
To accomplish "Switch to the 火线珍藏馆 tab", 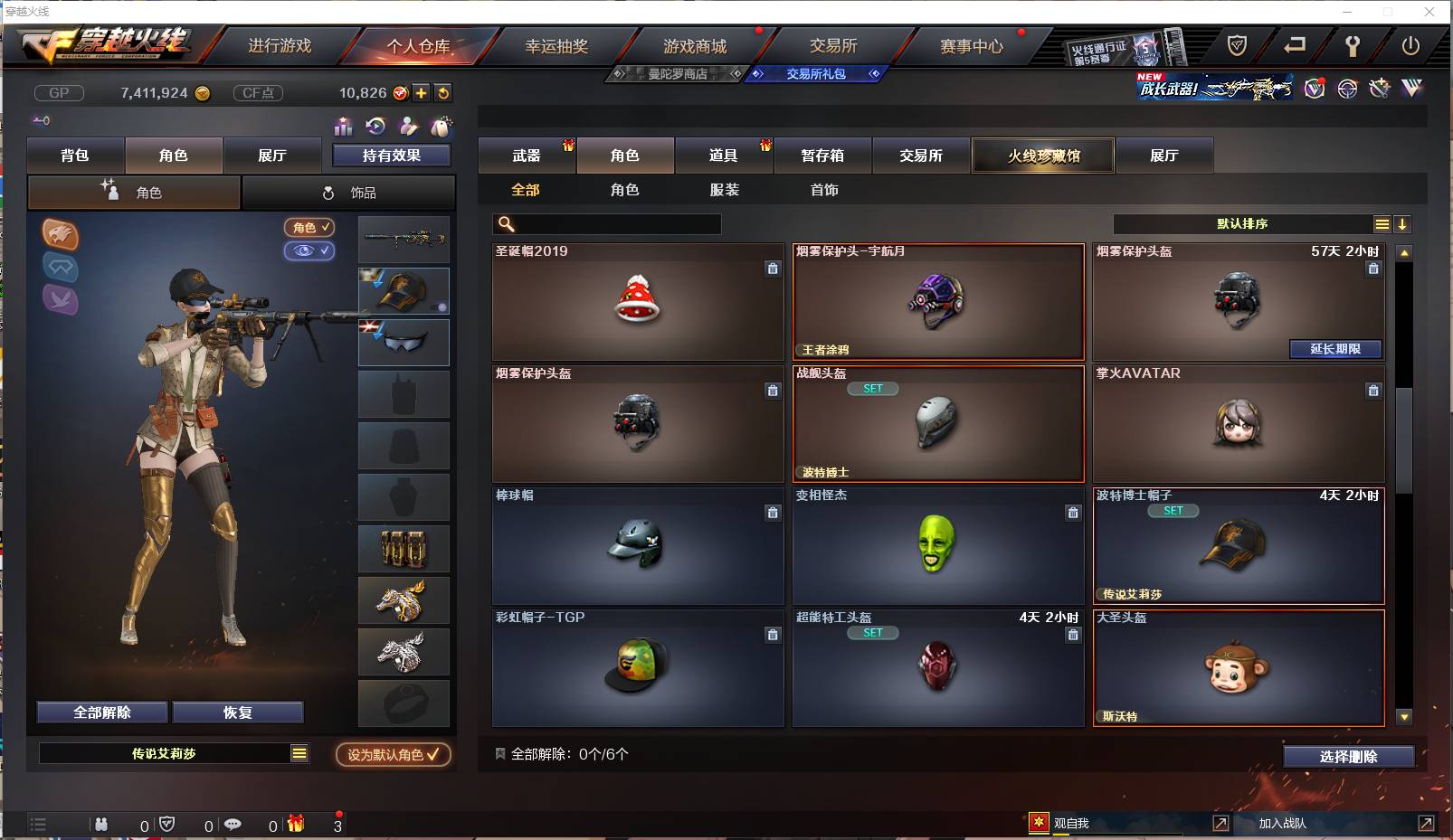I will coord(1042,156).
